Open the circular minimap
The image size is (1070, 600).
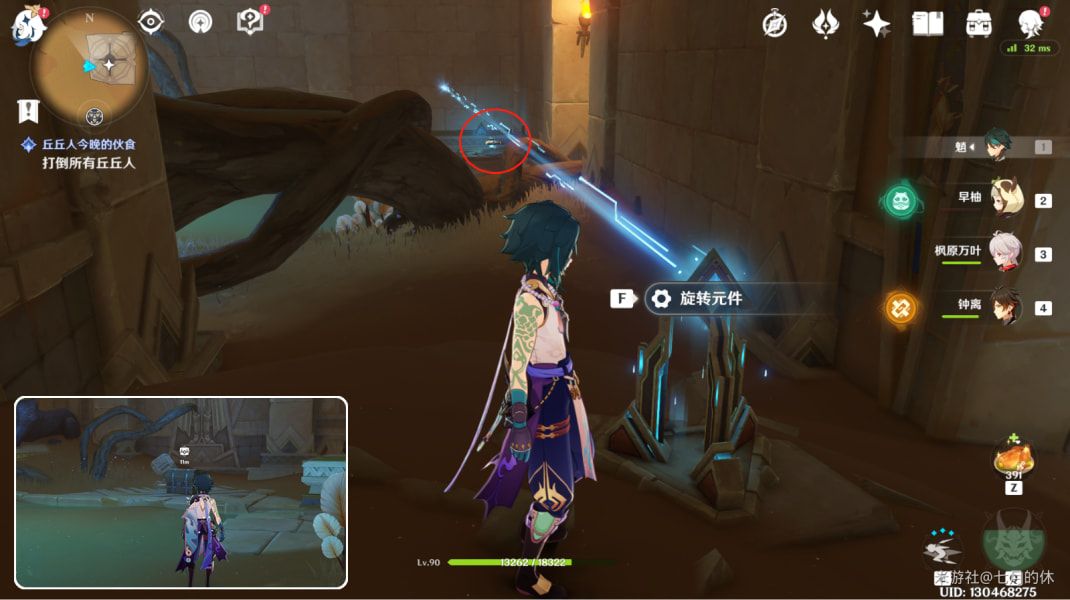[x=90, y=66]
